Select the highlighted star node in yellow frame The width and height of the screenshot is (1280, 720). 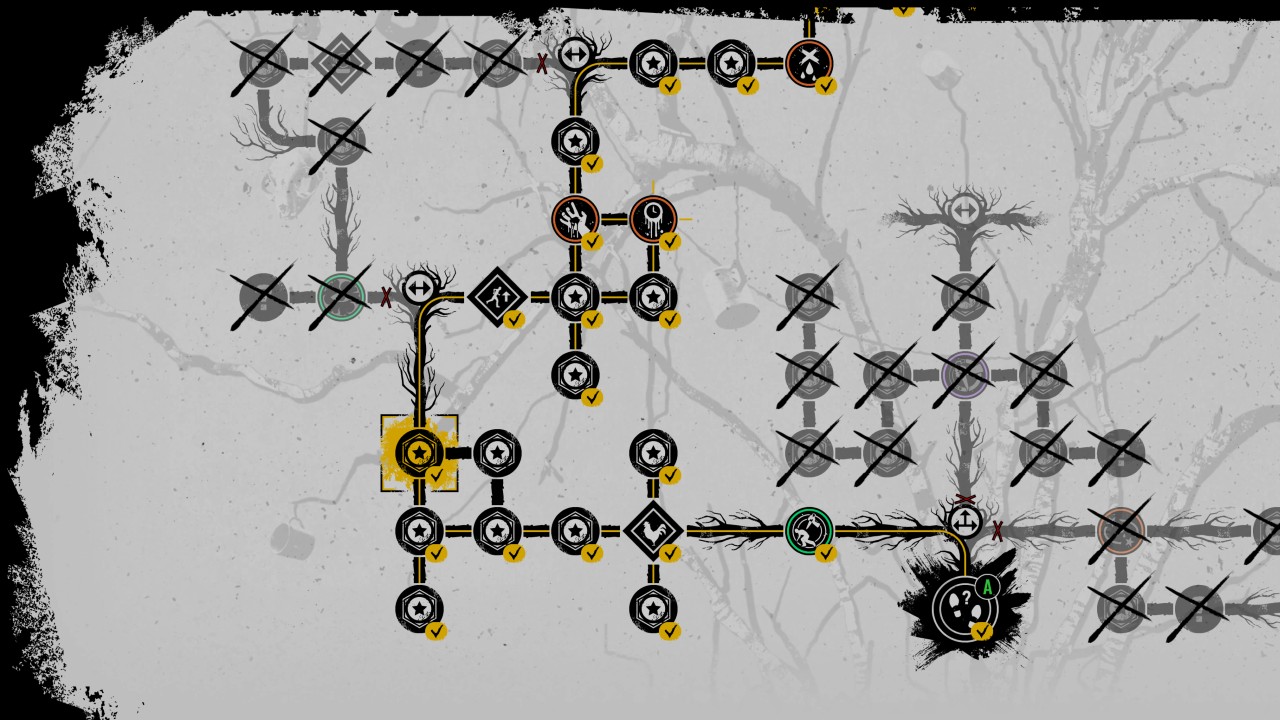[x=418, y=452]
